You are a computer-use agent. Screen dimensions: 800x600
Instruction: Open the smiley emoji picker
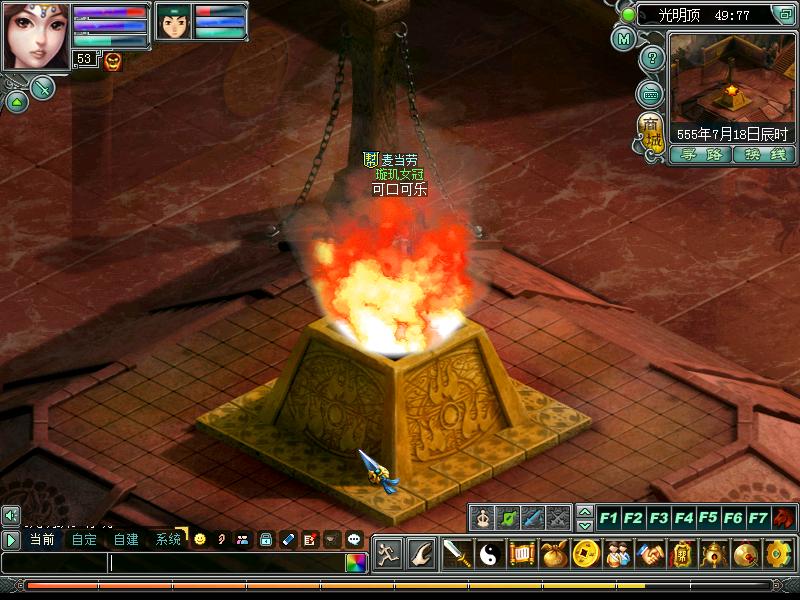pyautogui.click(x=200, y=539)
